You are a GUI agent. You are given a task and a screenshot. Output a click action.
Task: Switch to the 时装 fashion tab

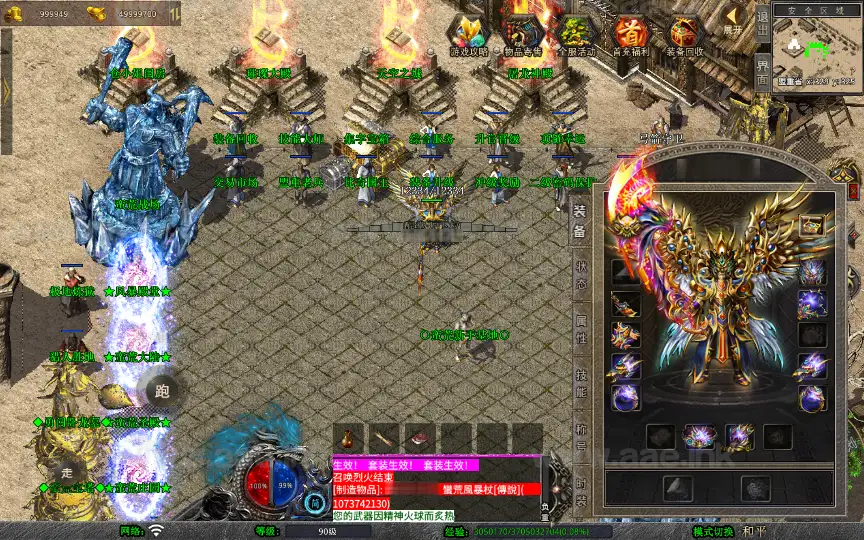tap(579, 492)
